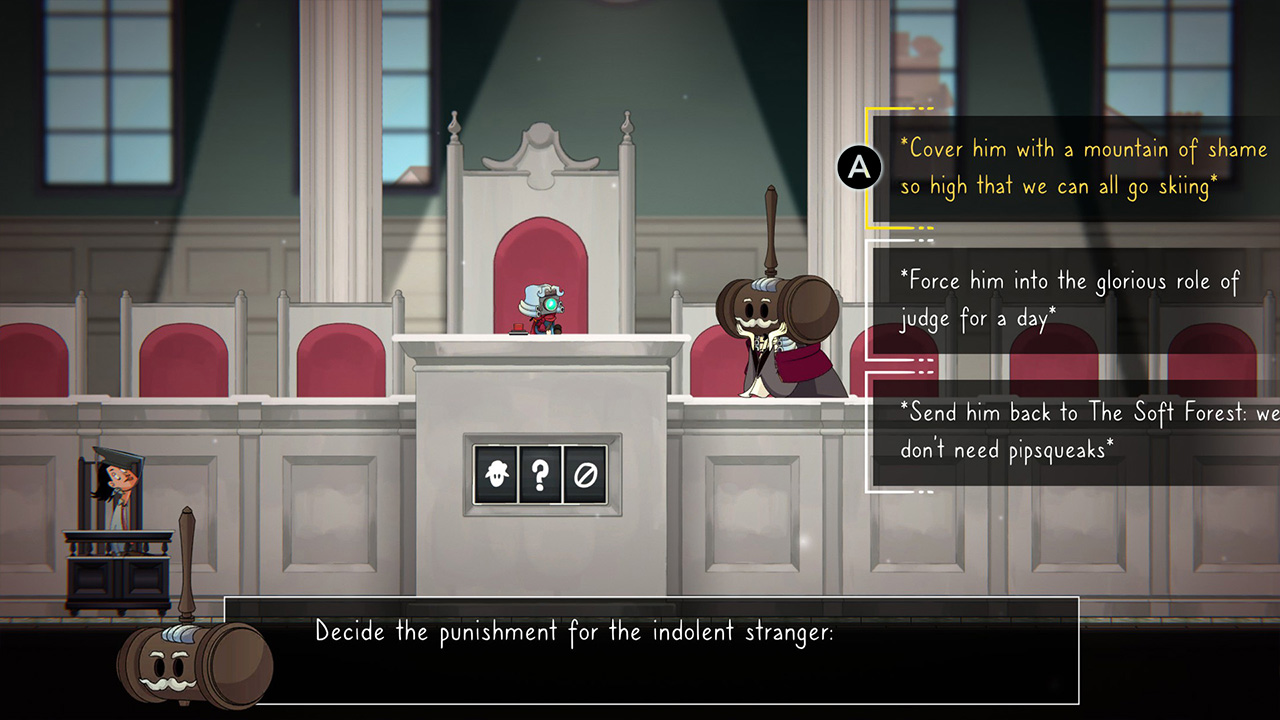The height and width of the screenshot is (720, 1280).
Task: Choose the 'Soft Forest' punishment option
Action: click(1070, 430)
